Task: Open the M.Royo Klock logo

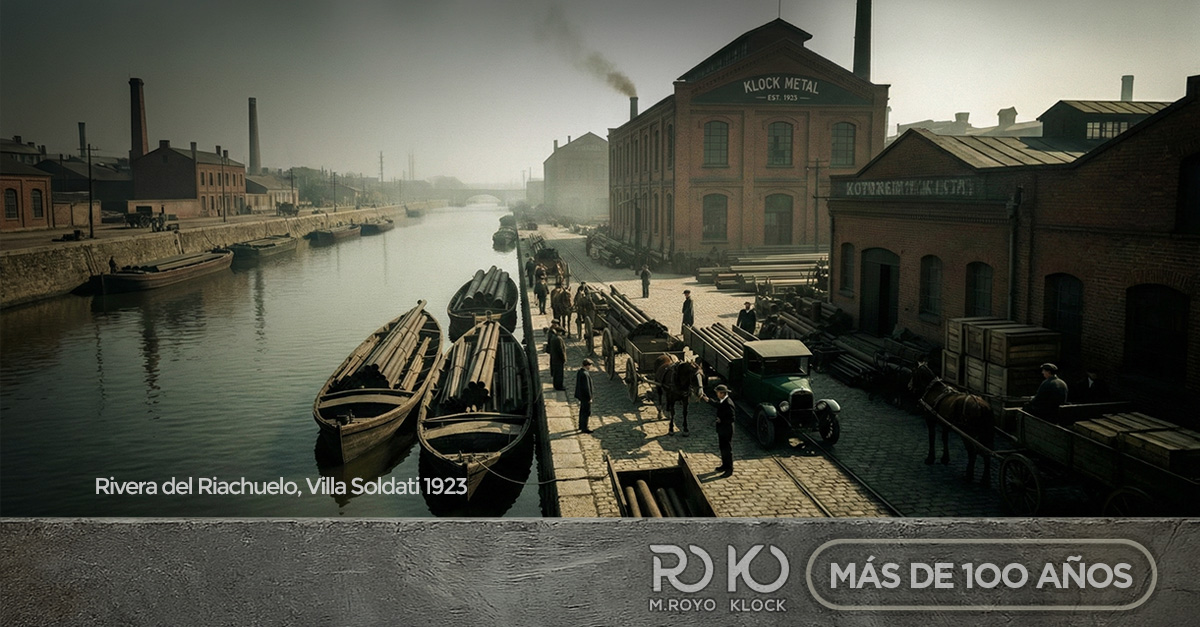Action: tap(718, 577)
